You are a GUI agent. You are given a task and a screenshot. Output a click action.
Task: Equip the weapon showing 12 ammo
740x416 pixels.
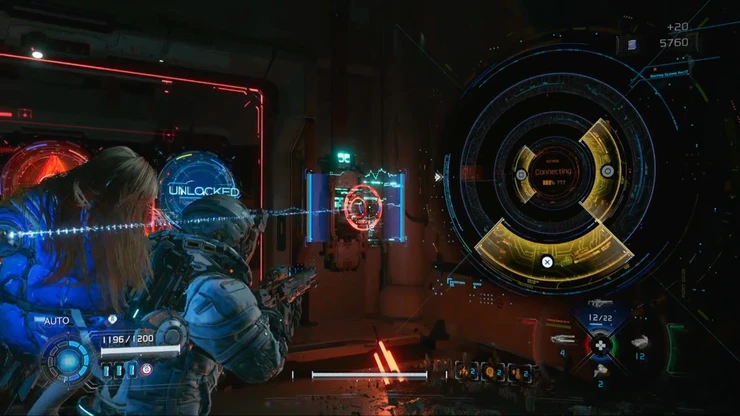click(x=639, y=343)
